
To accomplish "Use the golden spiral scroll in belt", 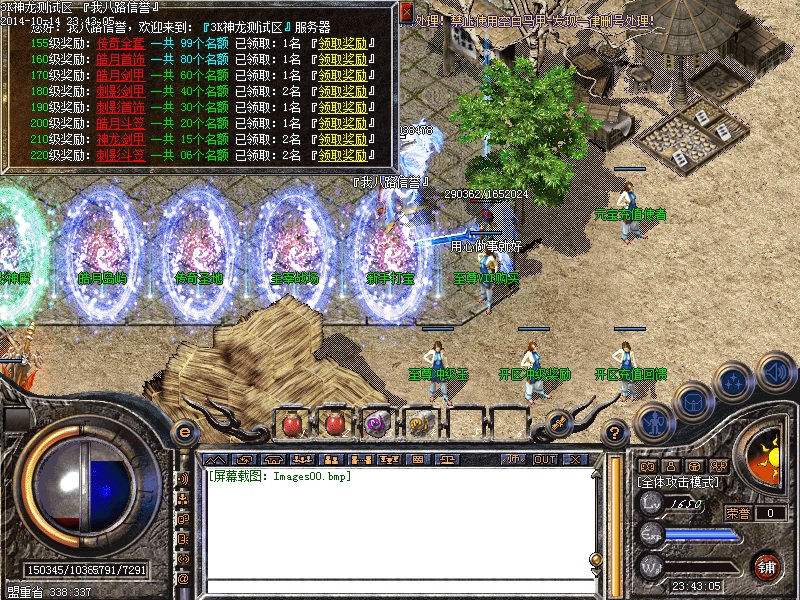I will [x=420, y=424].
